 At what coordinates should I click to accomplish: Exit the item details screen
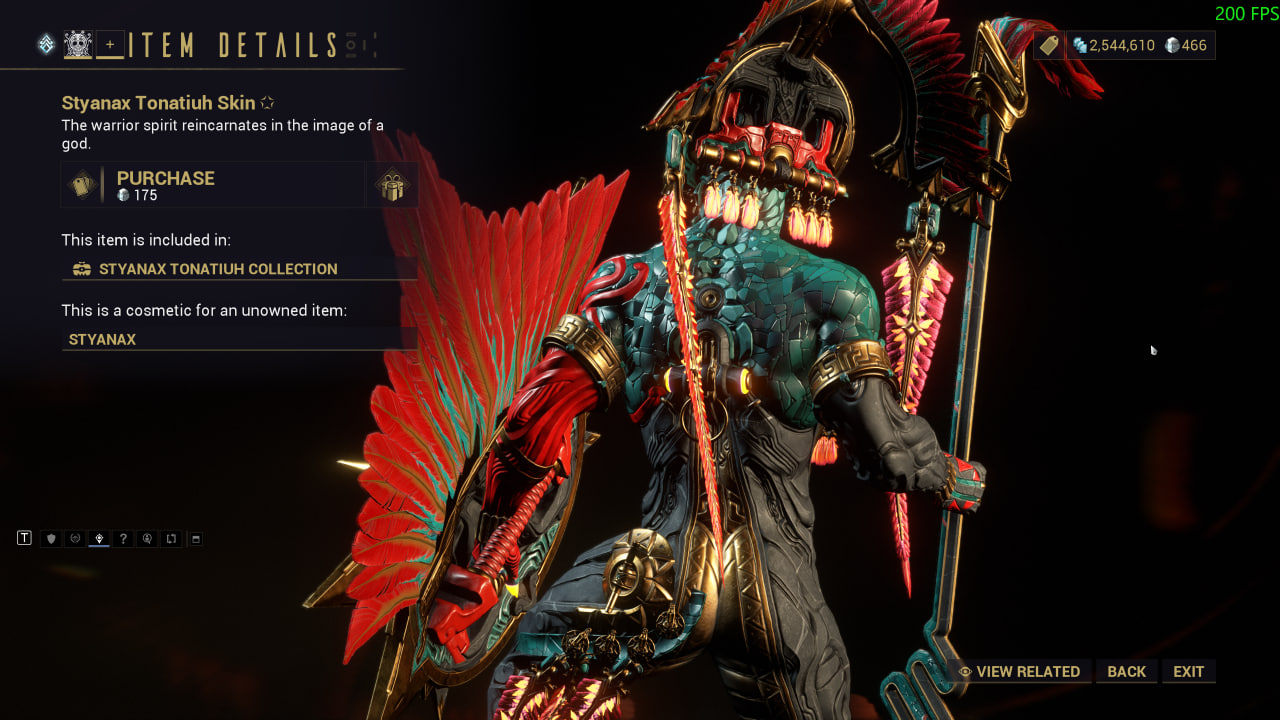click(x=1188, y=672)
